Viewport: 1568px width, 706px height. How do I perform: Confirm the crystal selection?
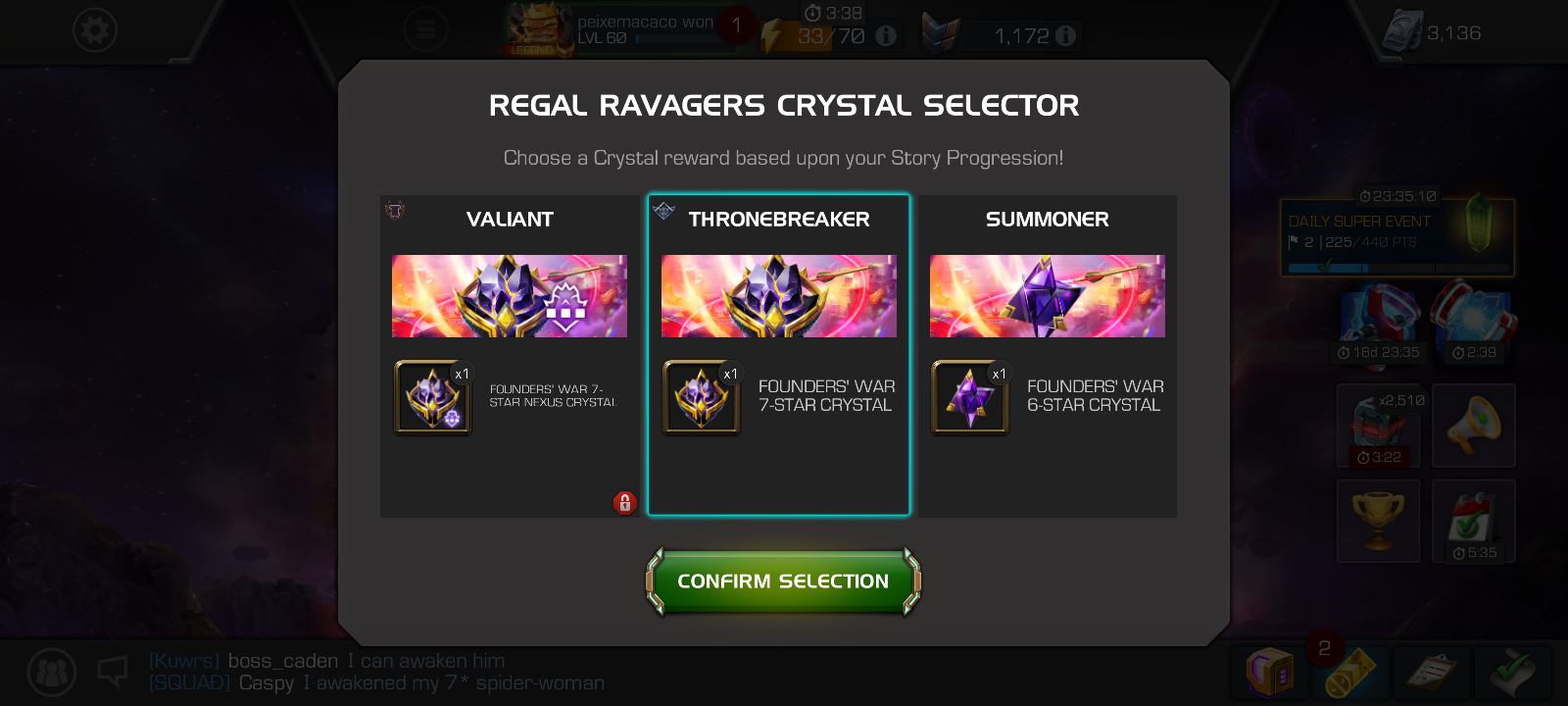[x=783, y=581]
